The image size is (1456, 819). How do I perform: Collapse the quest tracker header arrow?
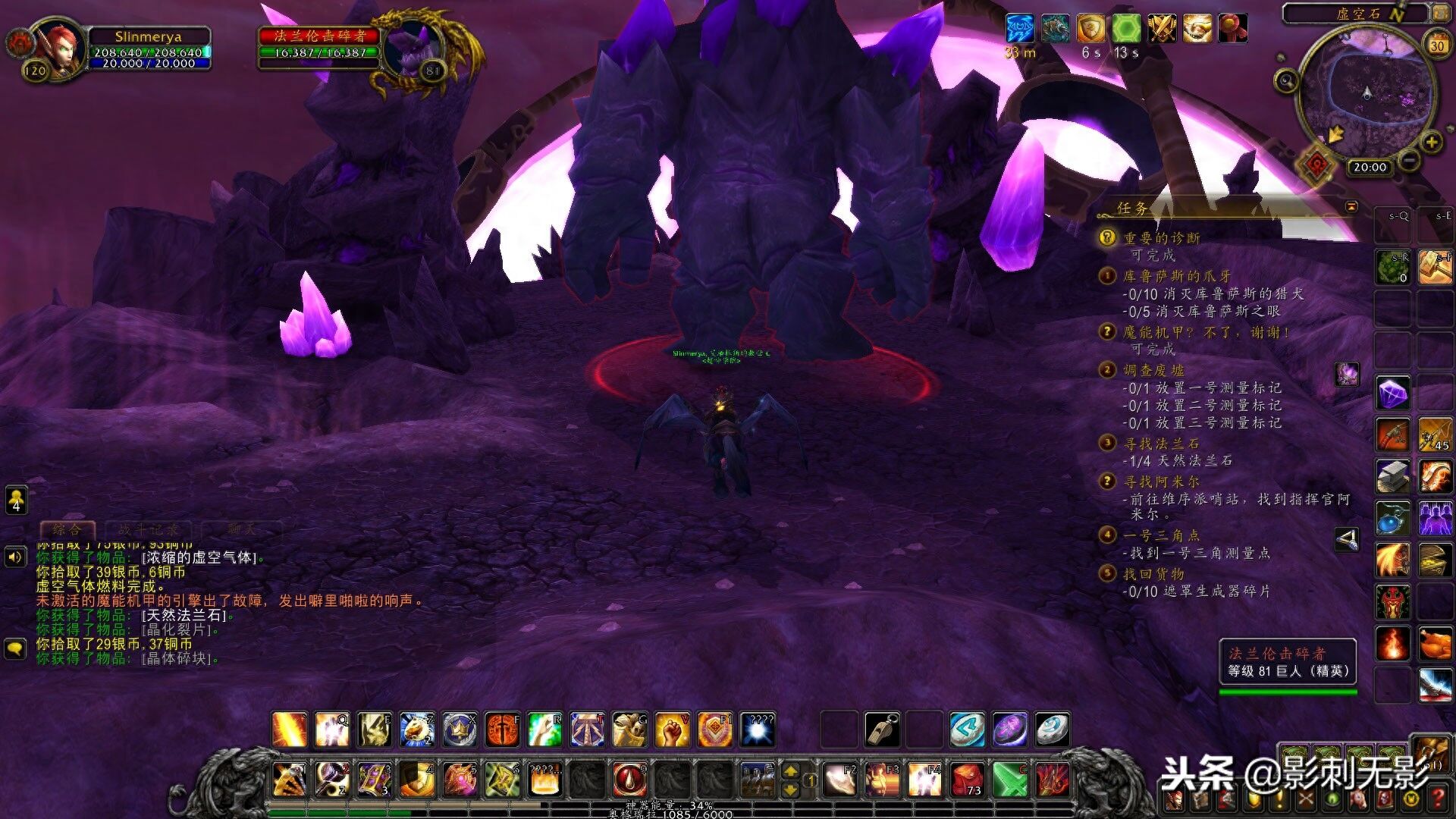click(1351, 206)
